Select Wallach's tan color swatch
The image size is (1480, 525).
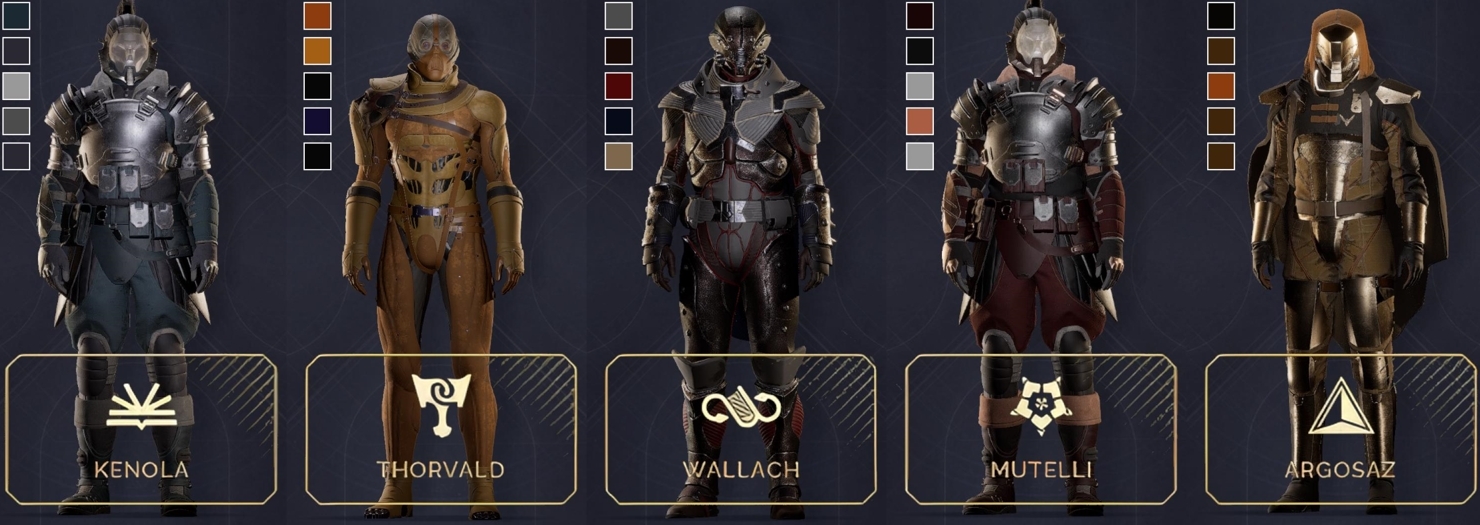click(x=619, y=156)
